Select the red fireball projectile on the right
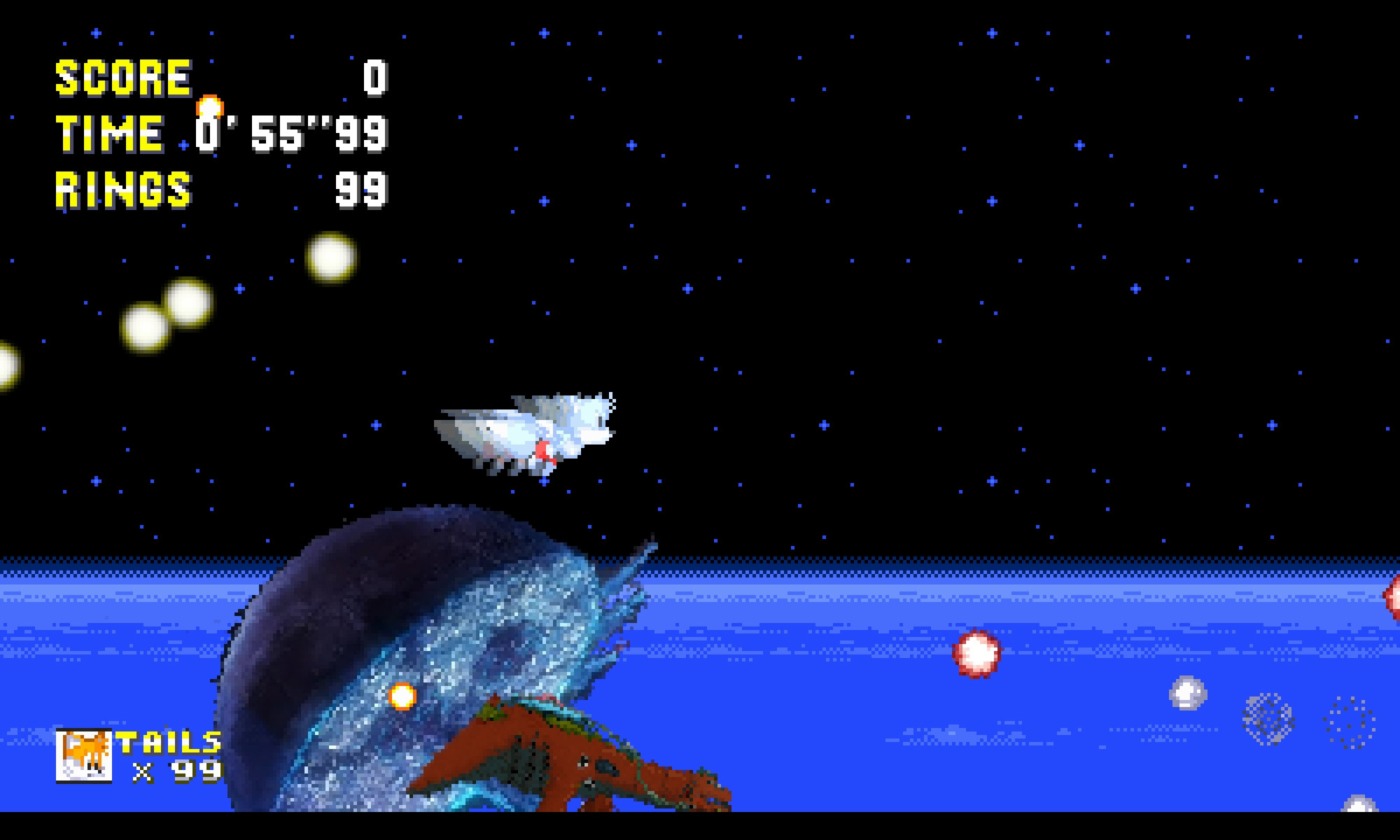 (x=979, y=651)
